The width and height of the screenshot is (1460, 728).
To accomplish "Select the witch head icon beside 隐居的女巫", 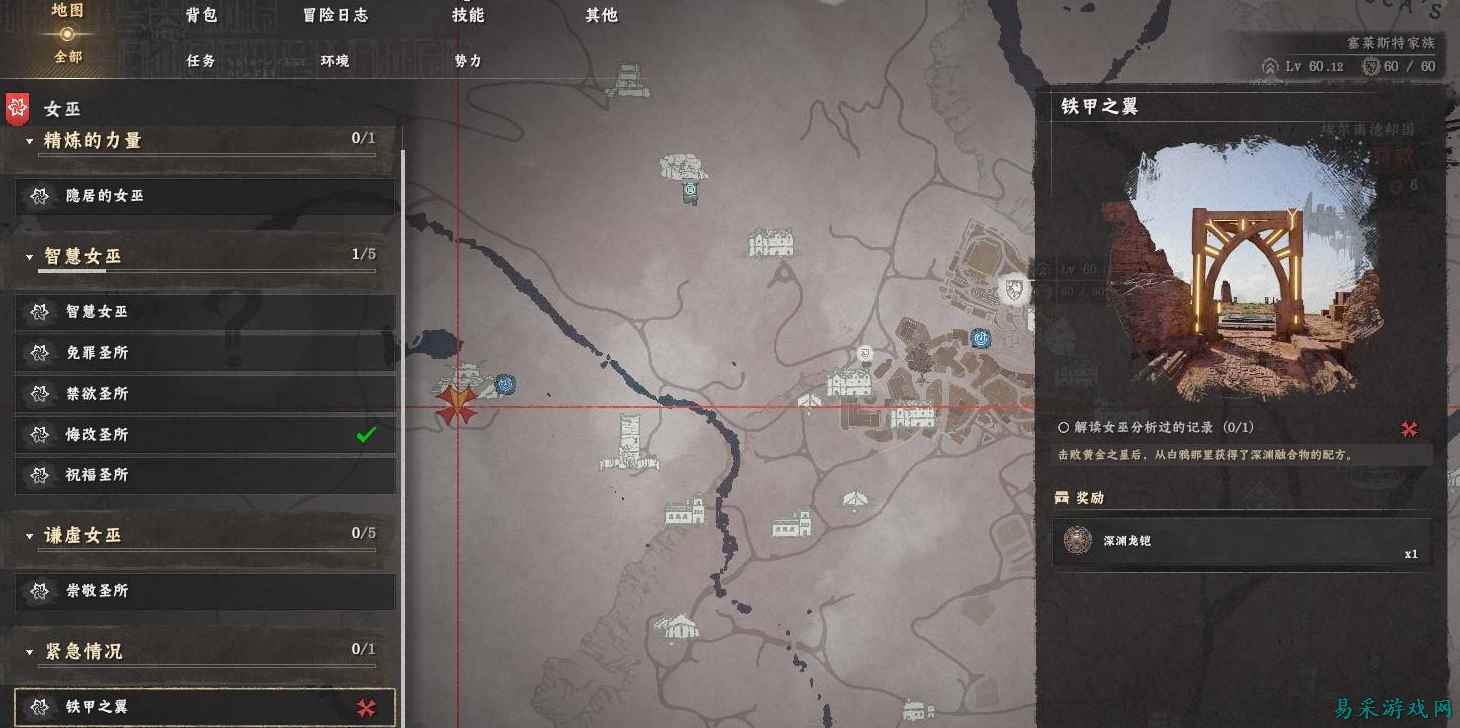I will click(38, 196).
